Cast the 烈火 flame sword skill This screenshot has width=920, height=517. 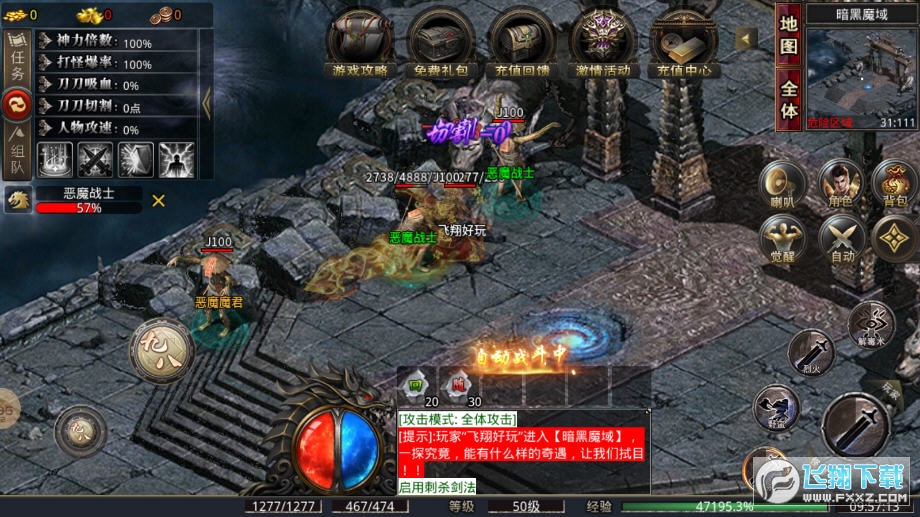coord(810,353)
